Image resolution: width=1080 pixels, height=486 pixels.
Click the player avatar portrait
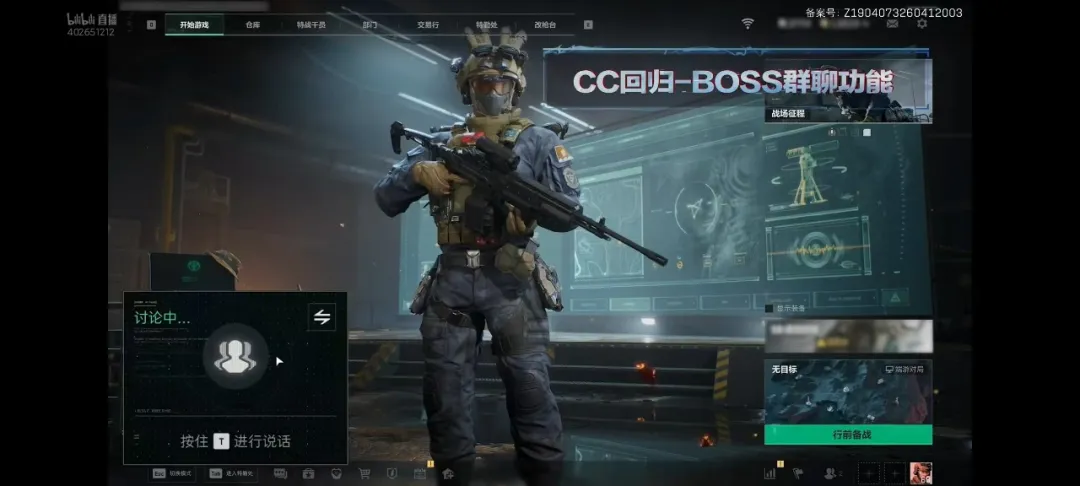click(920, 473)
